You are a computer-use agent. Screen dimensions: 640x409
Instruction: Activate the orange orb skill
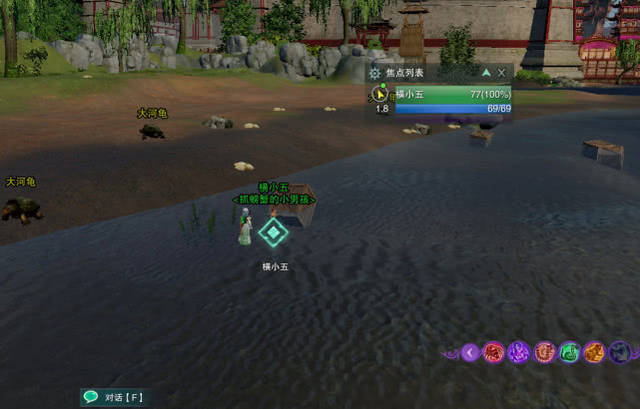pyautogui.click(x=594, y=352)
